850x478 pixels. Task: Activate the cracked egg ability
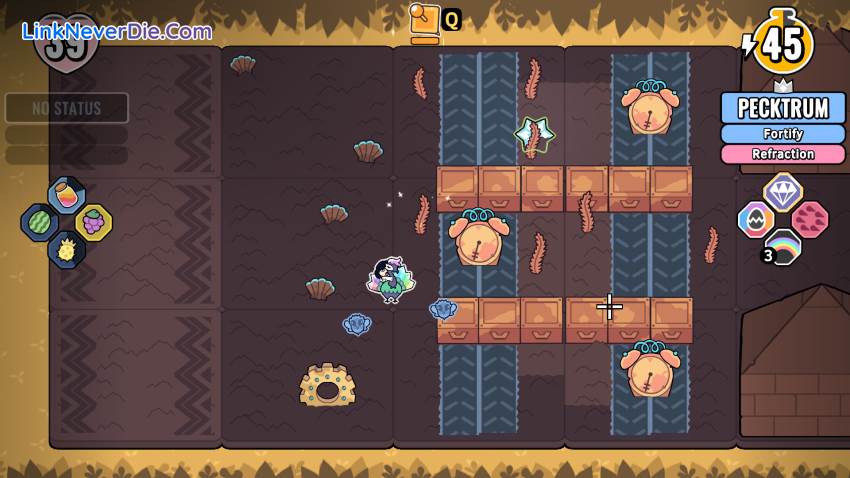756,220
